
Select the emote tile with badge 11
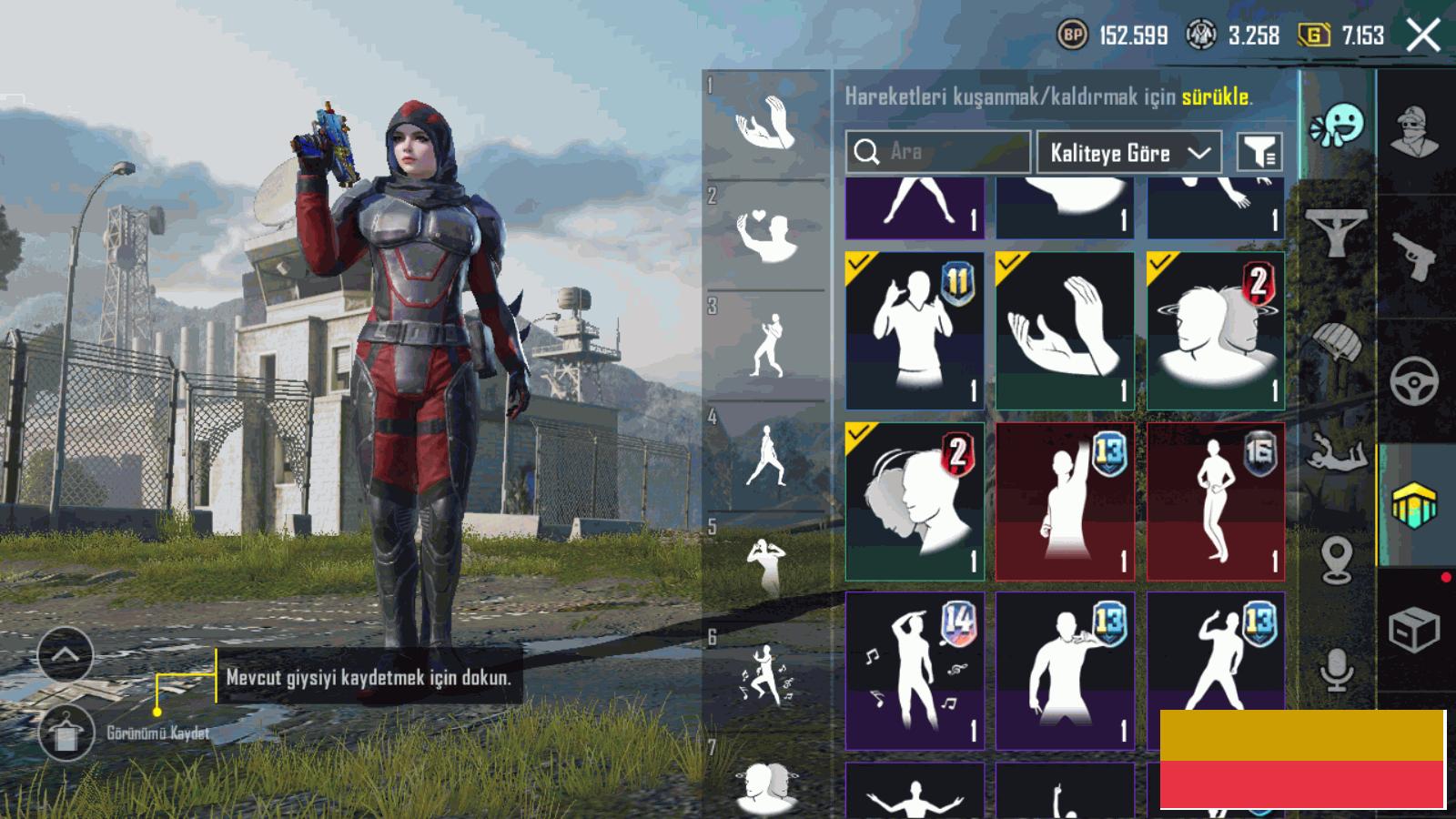pos(915,331)
